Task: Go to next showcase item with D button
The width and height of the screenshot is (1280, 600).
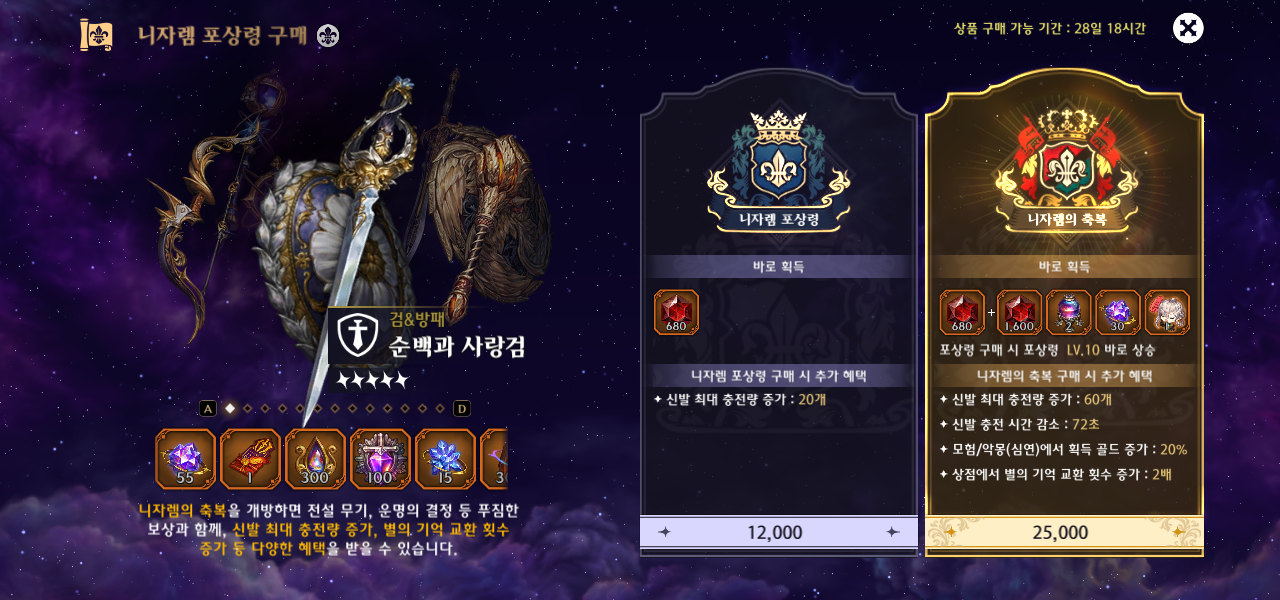Action: pos(462,408)
